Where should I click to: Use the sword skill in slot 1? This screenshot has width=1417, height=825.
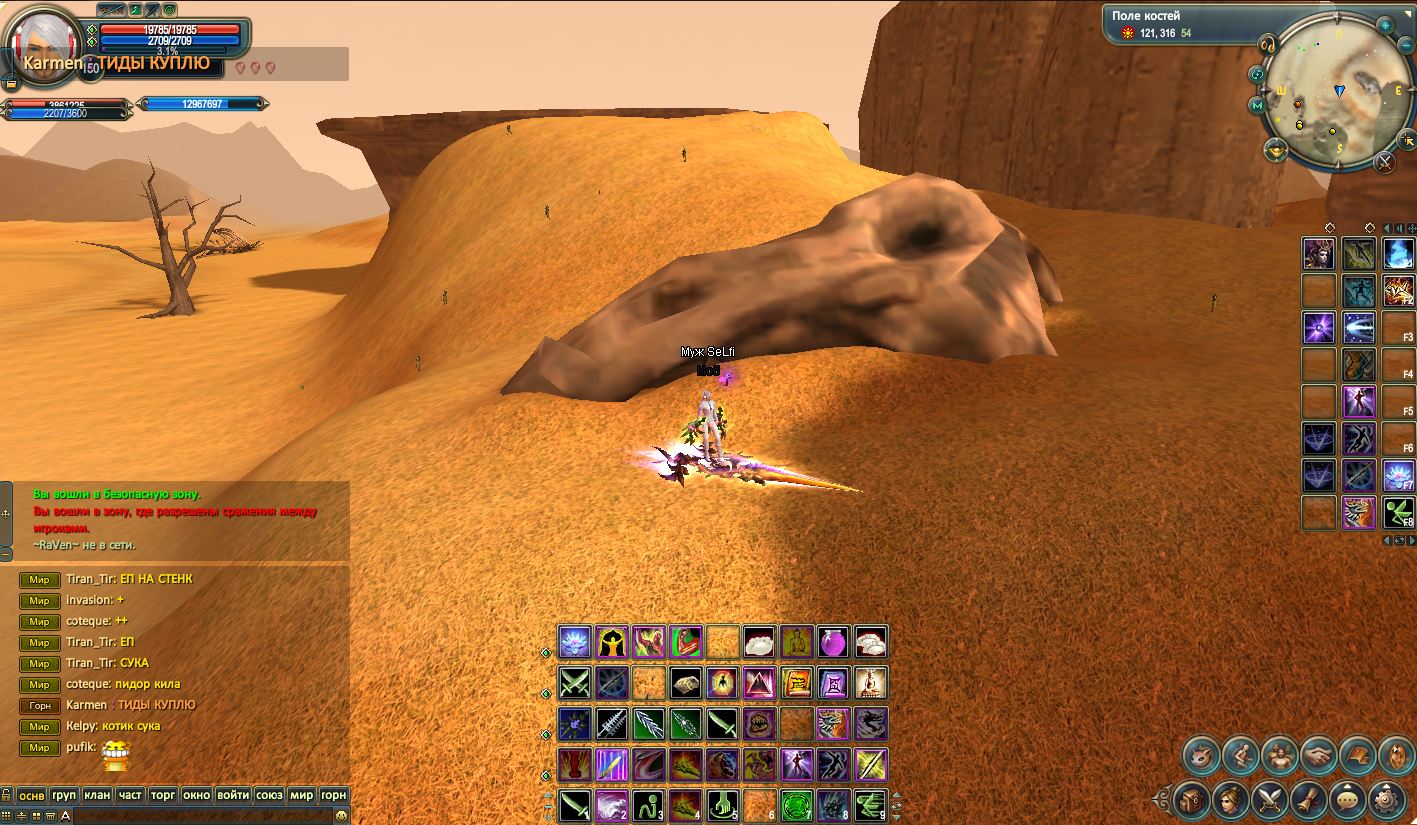pyautogui.click(x=574, y=805)
